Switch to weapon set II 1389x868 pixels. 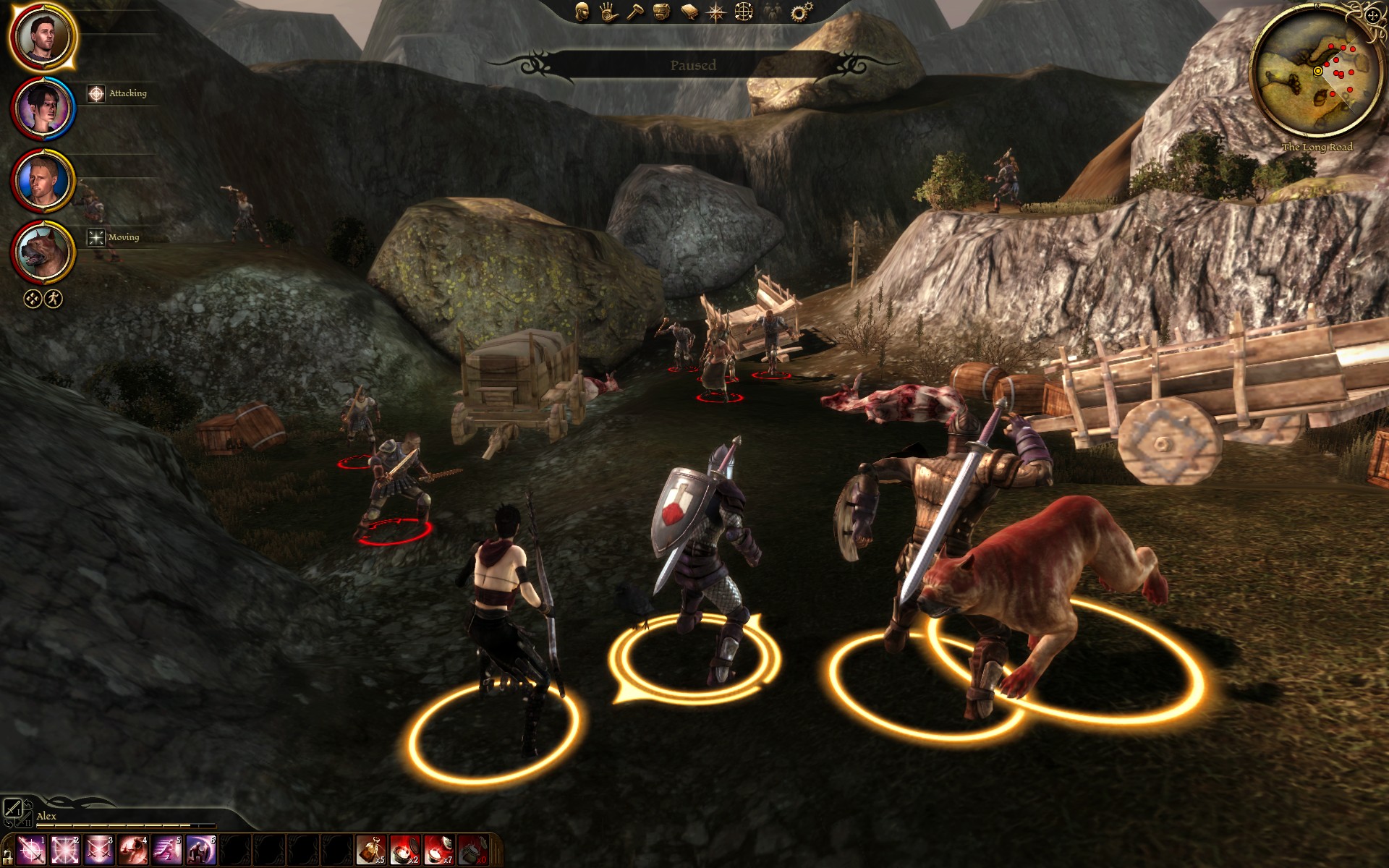coord(23,820)
